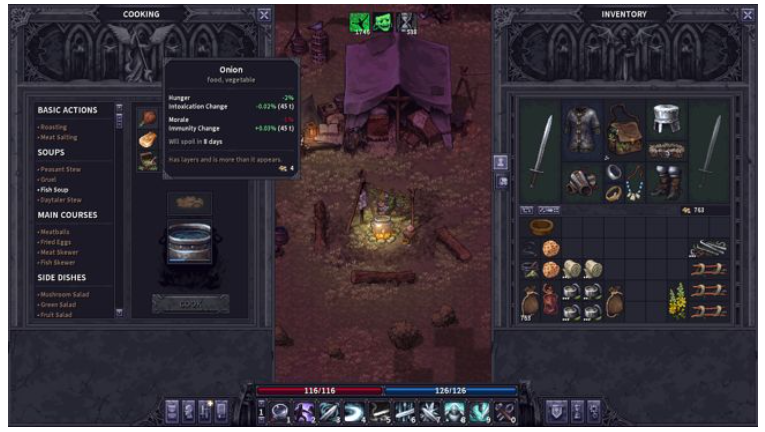This screenshot has height=432, width=765.
Task: Pick the Fried Eggs recipe
Action: 55,242
